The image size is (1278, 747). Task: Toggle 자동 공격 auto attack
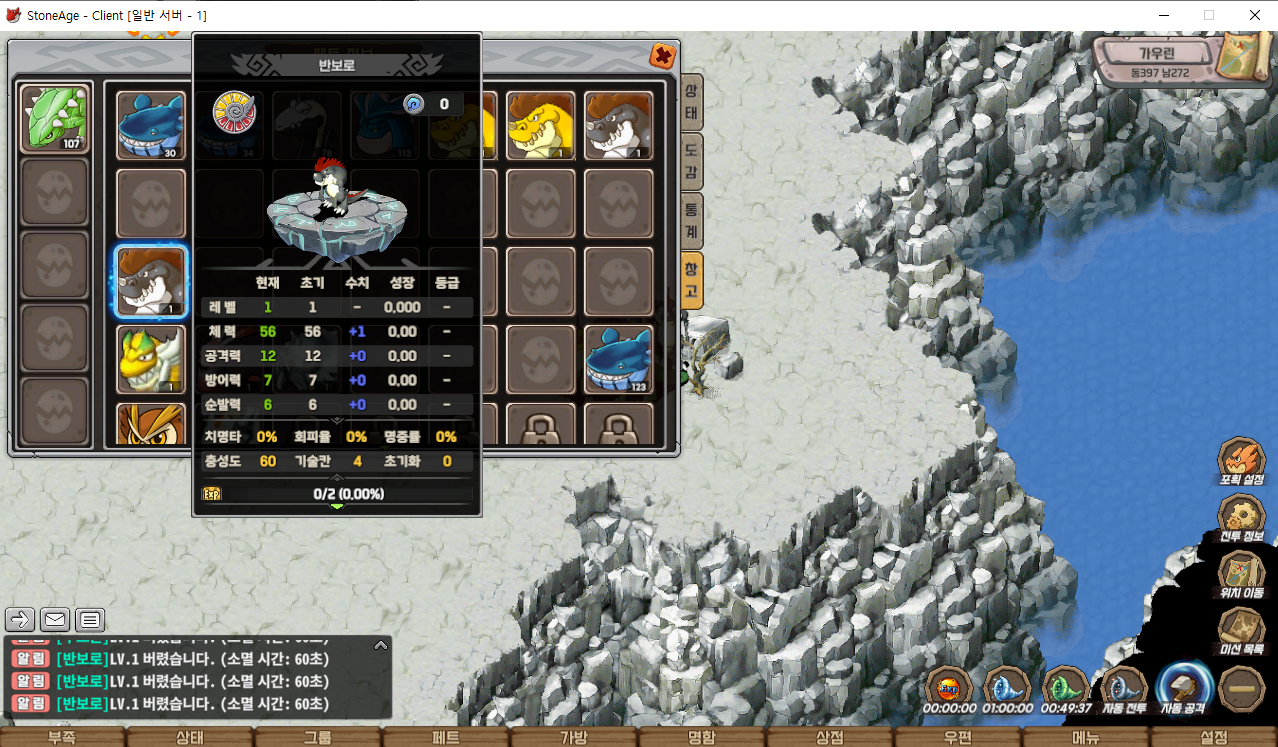1183,688
